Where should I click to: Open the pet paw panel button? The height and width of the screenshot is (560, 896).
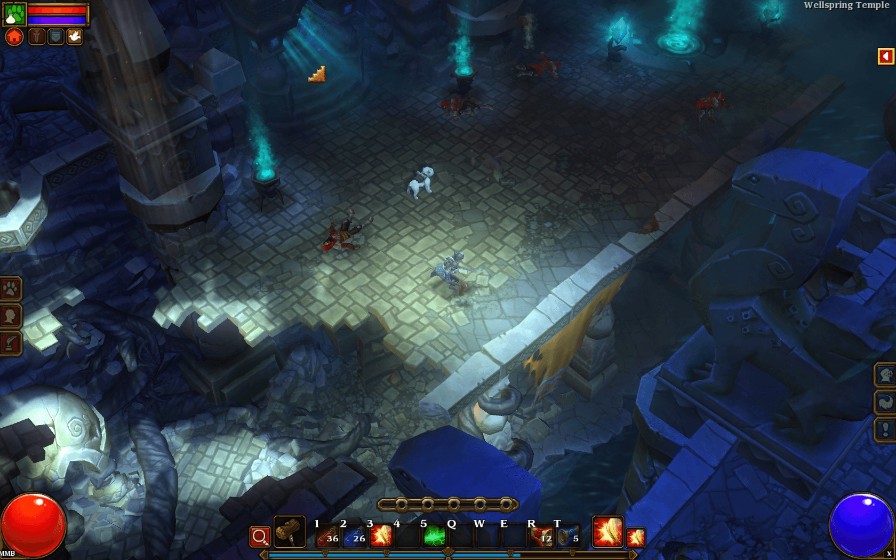tap(11, 289)
